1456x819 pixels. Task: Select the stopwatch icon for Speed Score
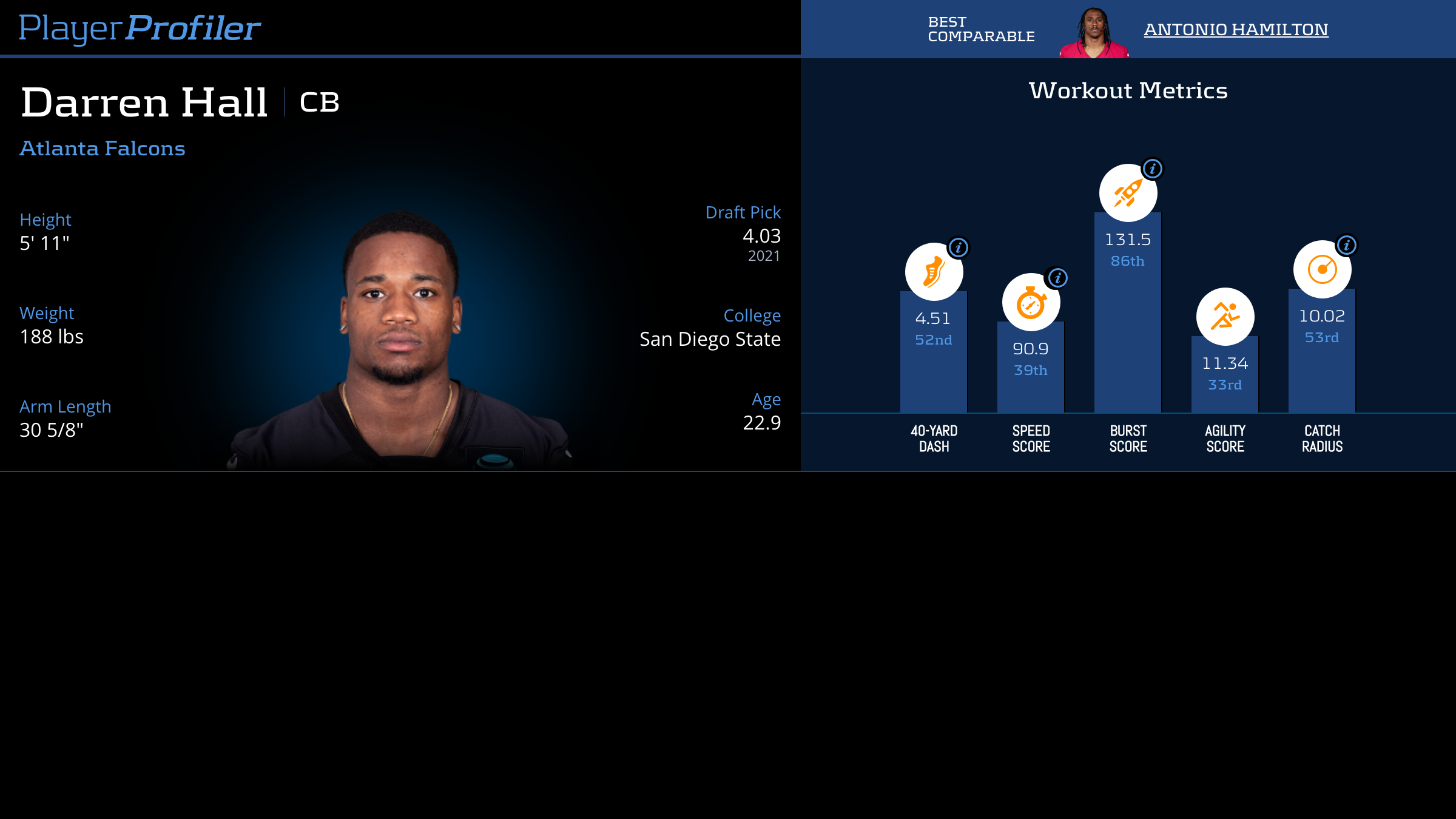coord(1030,300)
